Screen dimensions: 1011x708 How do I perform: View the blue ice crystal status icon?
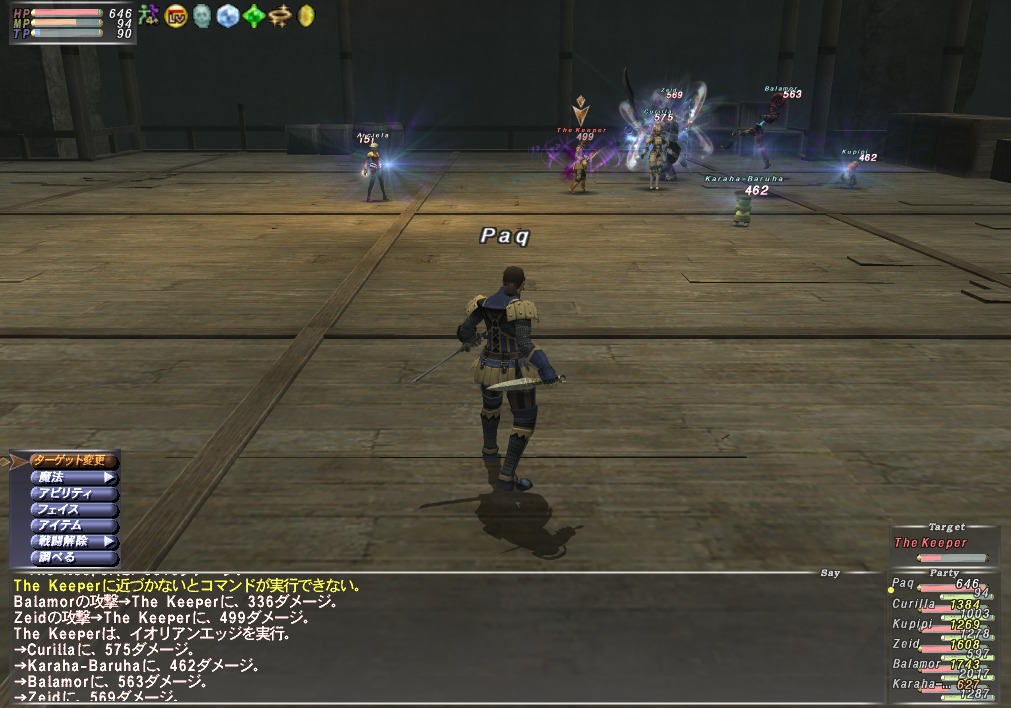pos(228,15)
